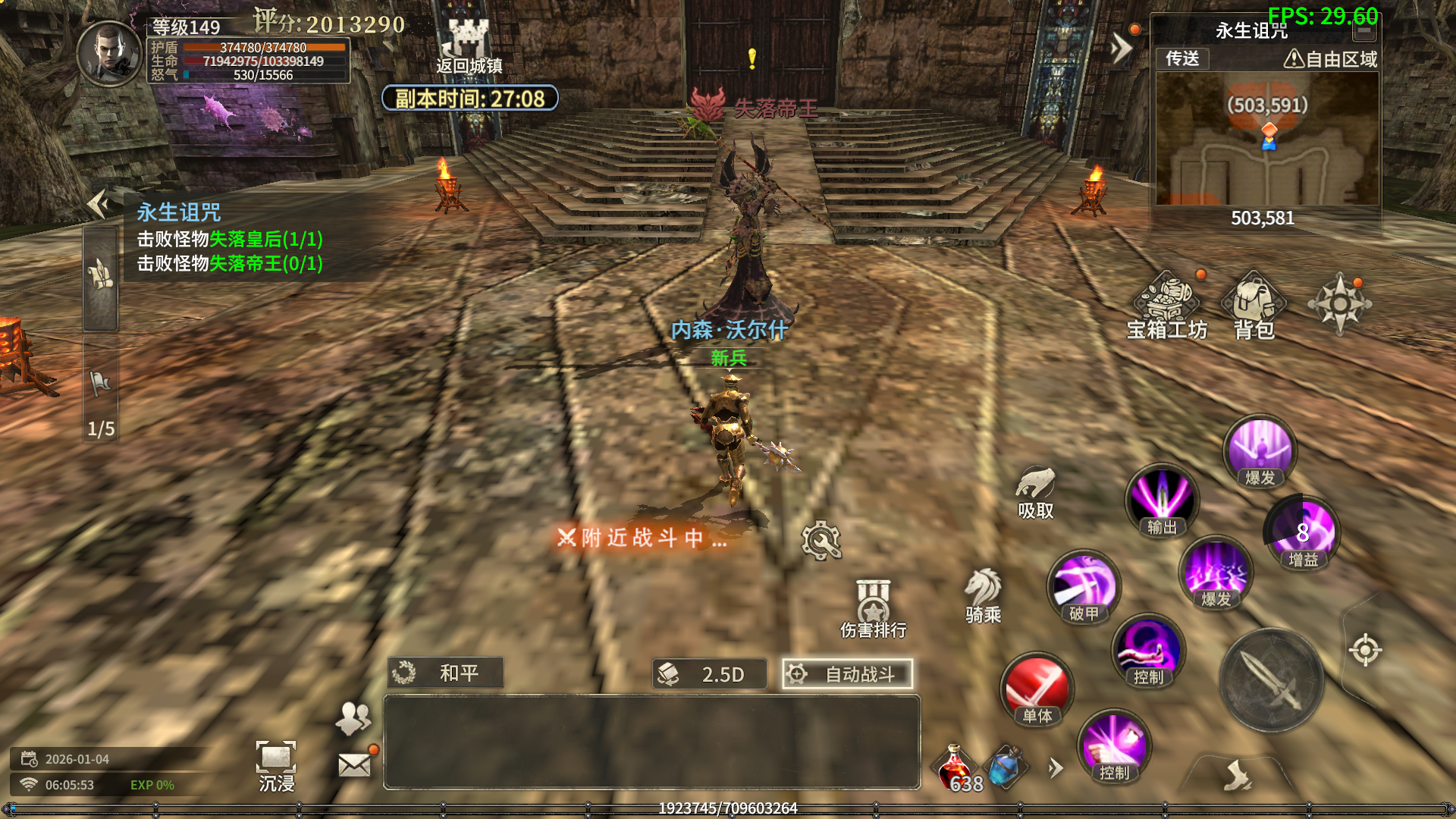Toggle 自动战斗 auto battle

coord(847,674)
